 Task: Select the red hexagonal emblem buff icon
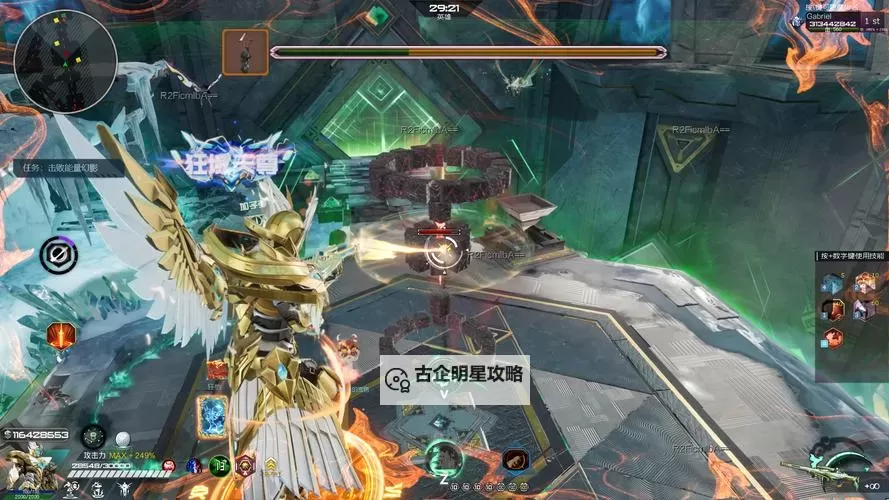(x=245, y=465)
